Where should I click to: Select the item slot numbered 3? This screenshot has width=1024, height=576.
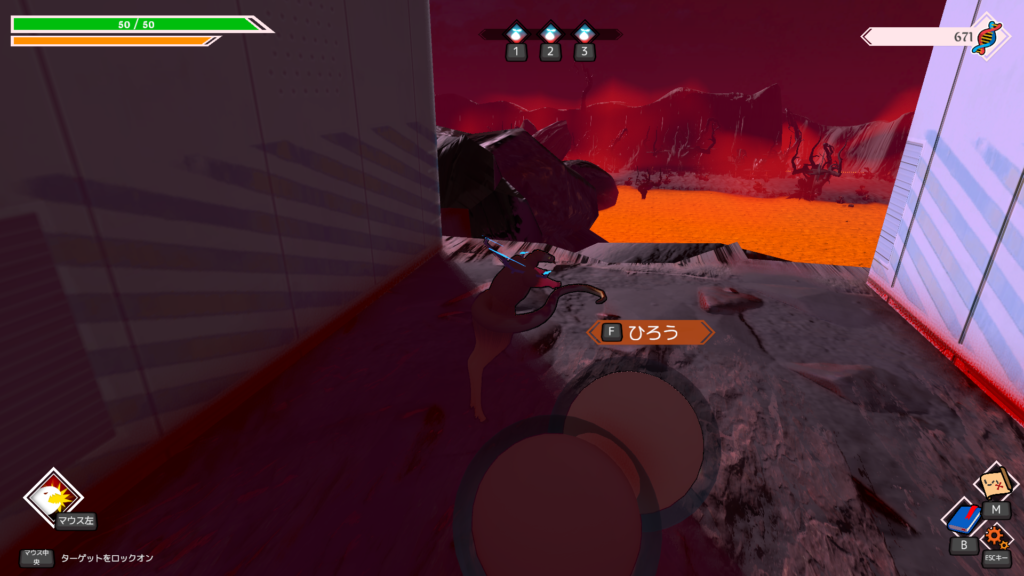(x=585, y=34)
